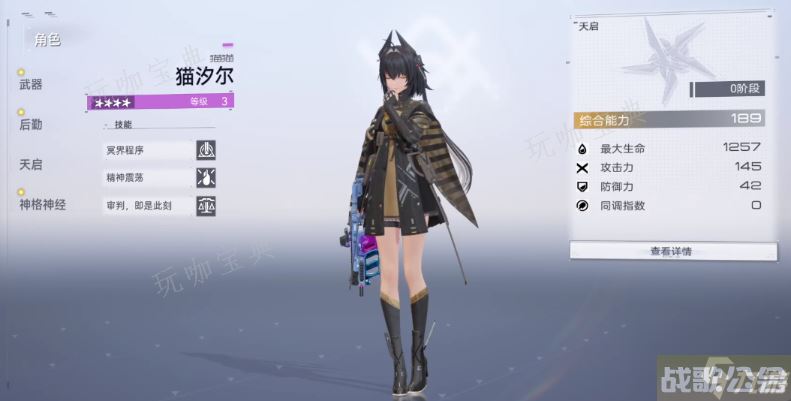The width and height of the screenshot is (791, 401).
Task: Open the 角色 character tab
Action: pyautogui.click(x=47, y=40)
